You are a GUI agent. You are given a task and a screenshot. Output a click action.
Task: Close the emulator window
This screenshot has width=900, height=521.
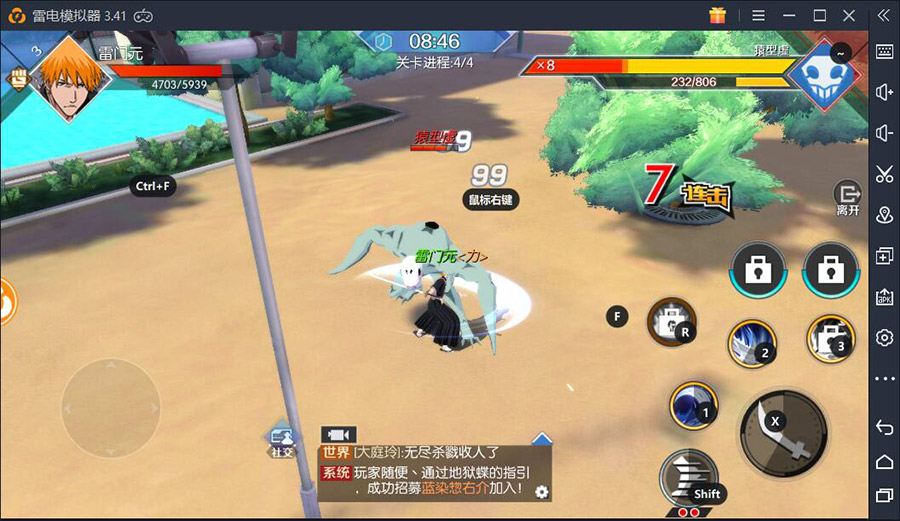tap(849, 15)
